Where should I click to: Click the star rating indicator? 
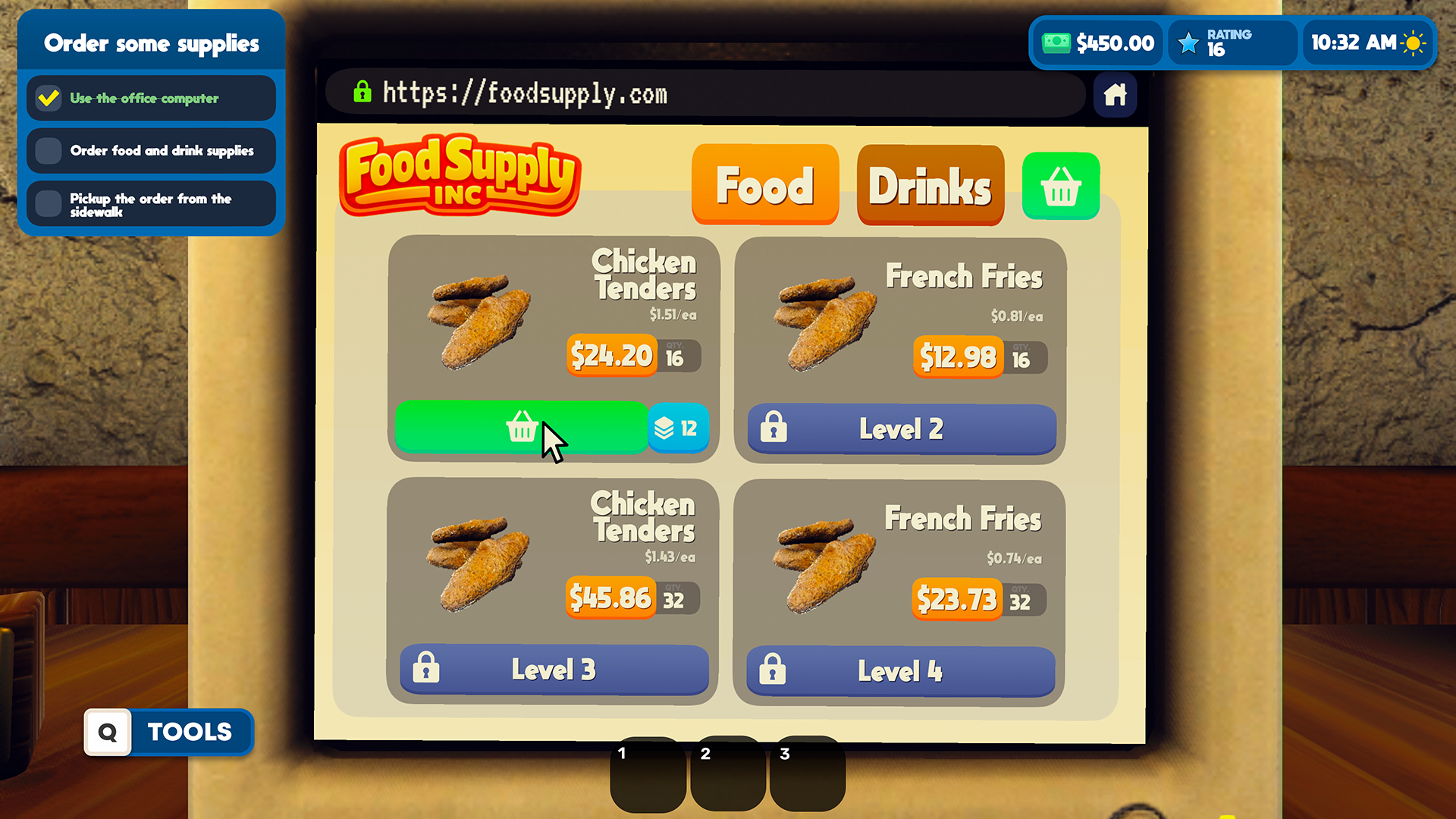click(x=1188, y=42)
